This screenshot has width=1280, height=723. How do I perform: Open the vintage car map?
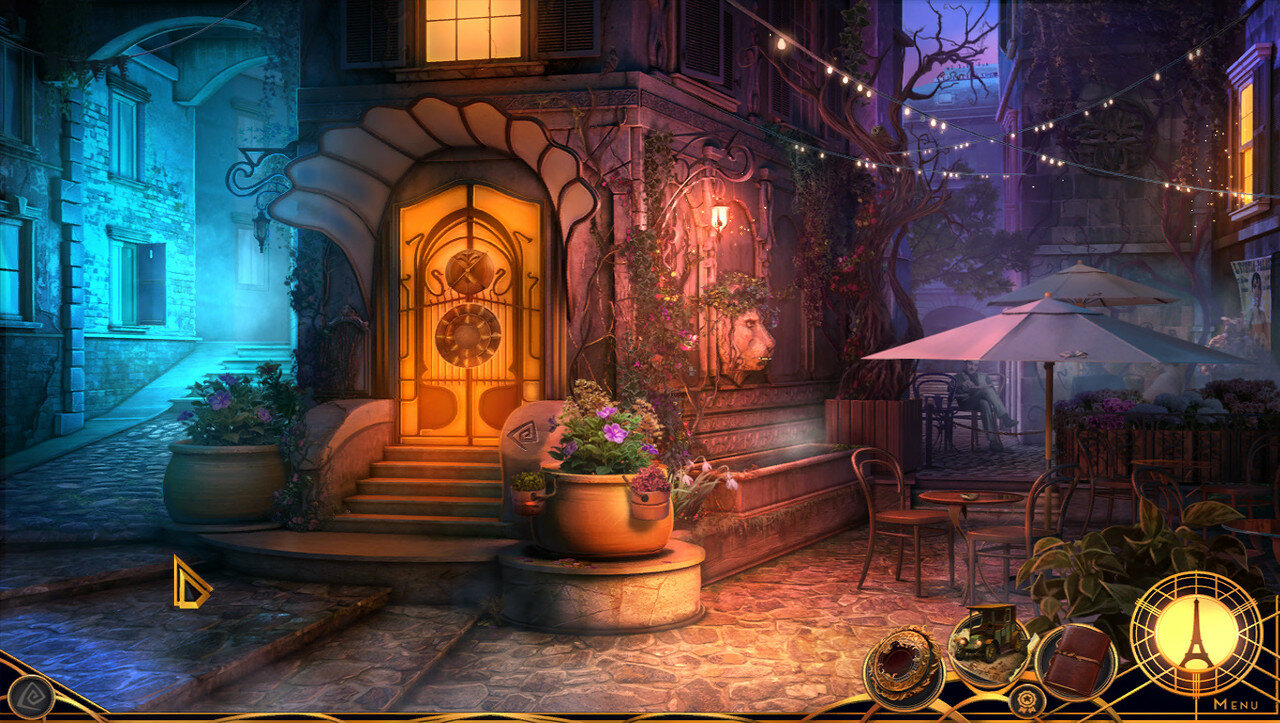point(987,638)
